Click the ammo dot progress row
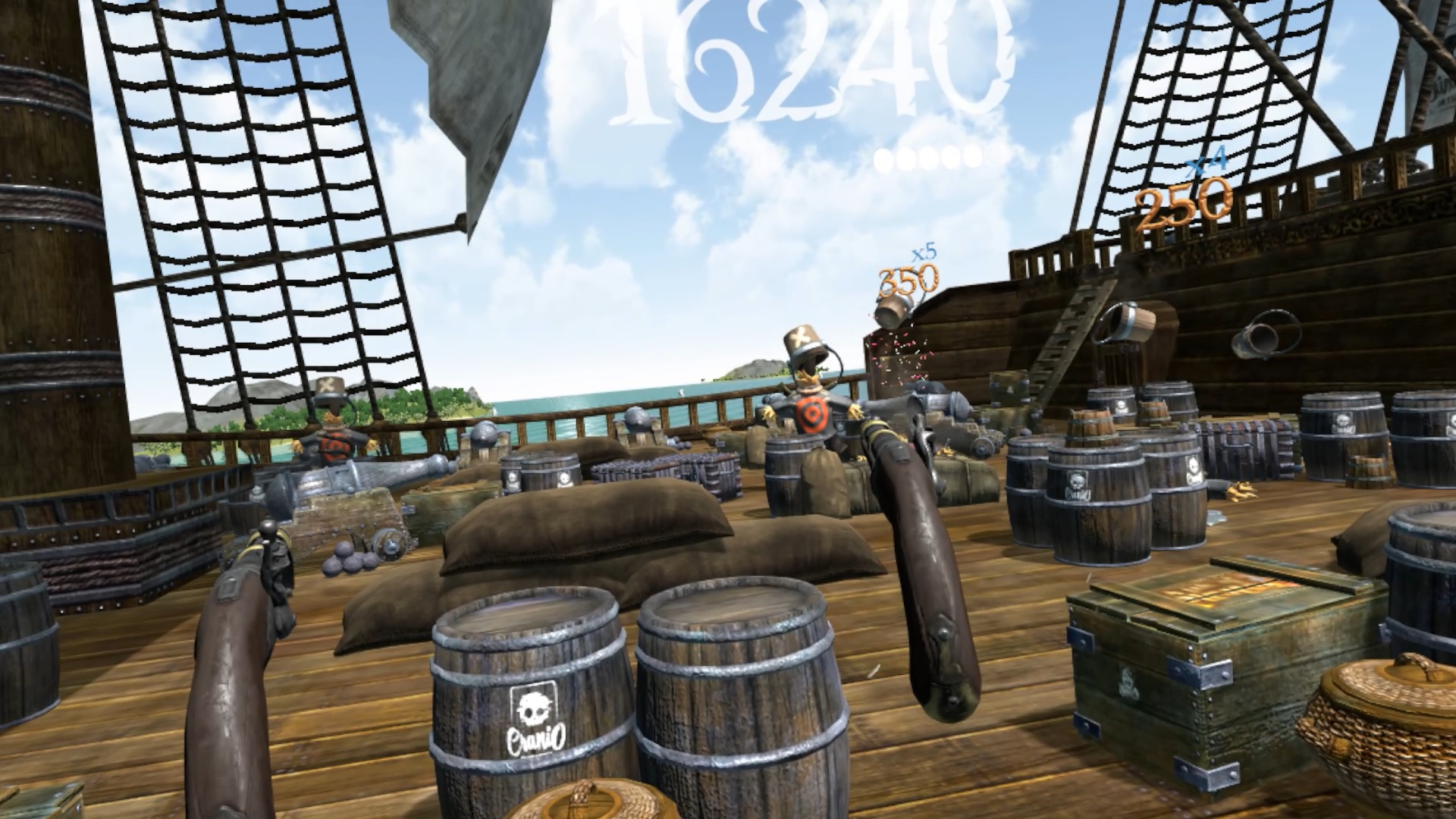1456x819 pixels. click(929, 158)
